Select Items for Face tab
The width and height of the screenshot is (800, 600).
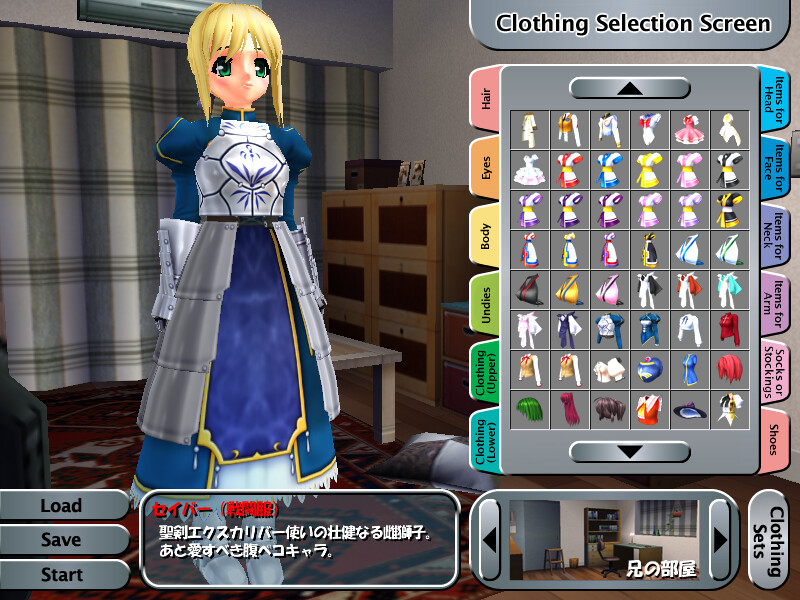click(775, 168)
